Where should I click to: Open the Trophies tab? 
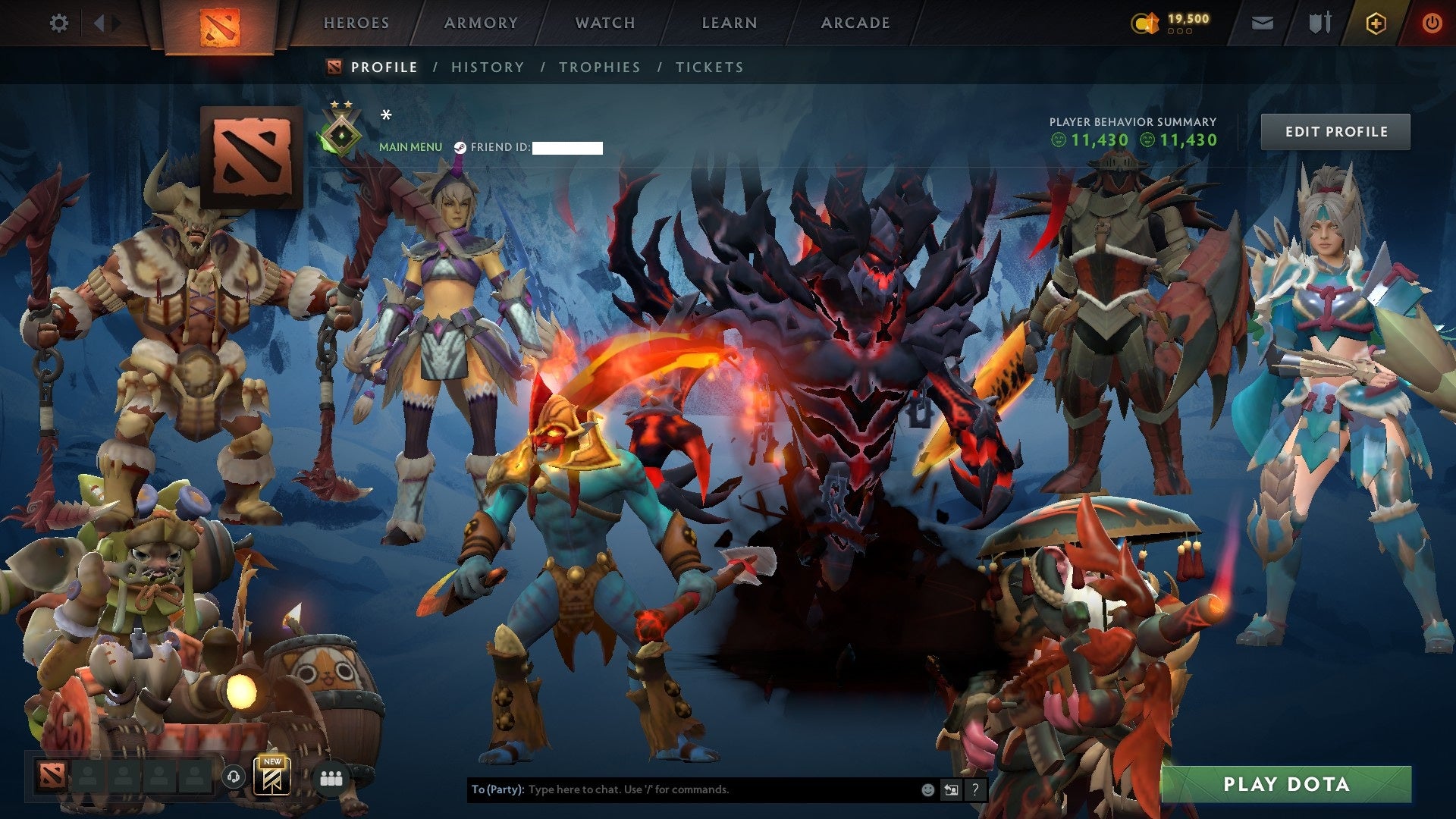click(600, 67)
